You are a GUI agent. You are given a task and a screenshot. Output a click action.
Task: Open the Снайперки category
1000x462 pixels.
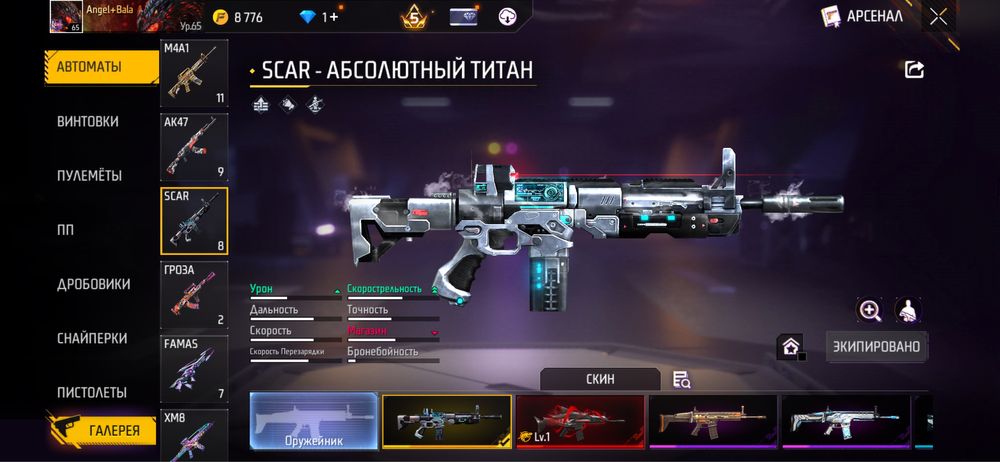tap(92, 338)
